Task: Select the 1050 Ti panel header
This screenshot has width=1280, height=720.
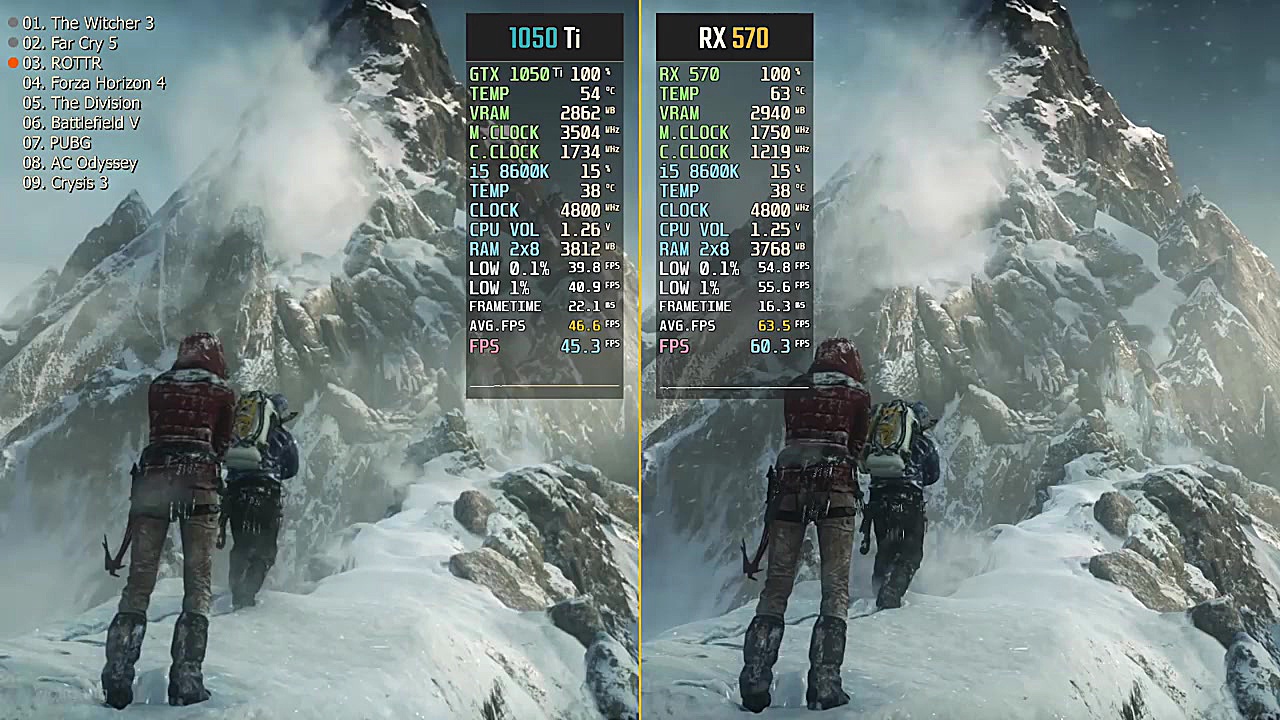Action: pos(544,36)
